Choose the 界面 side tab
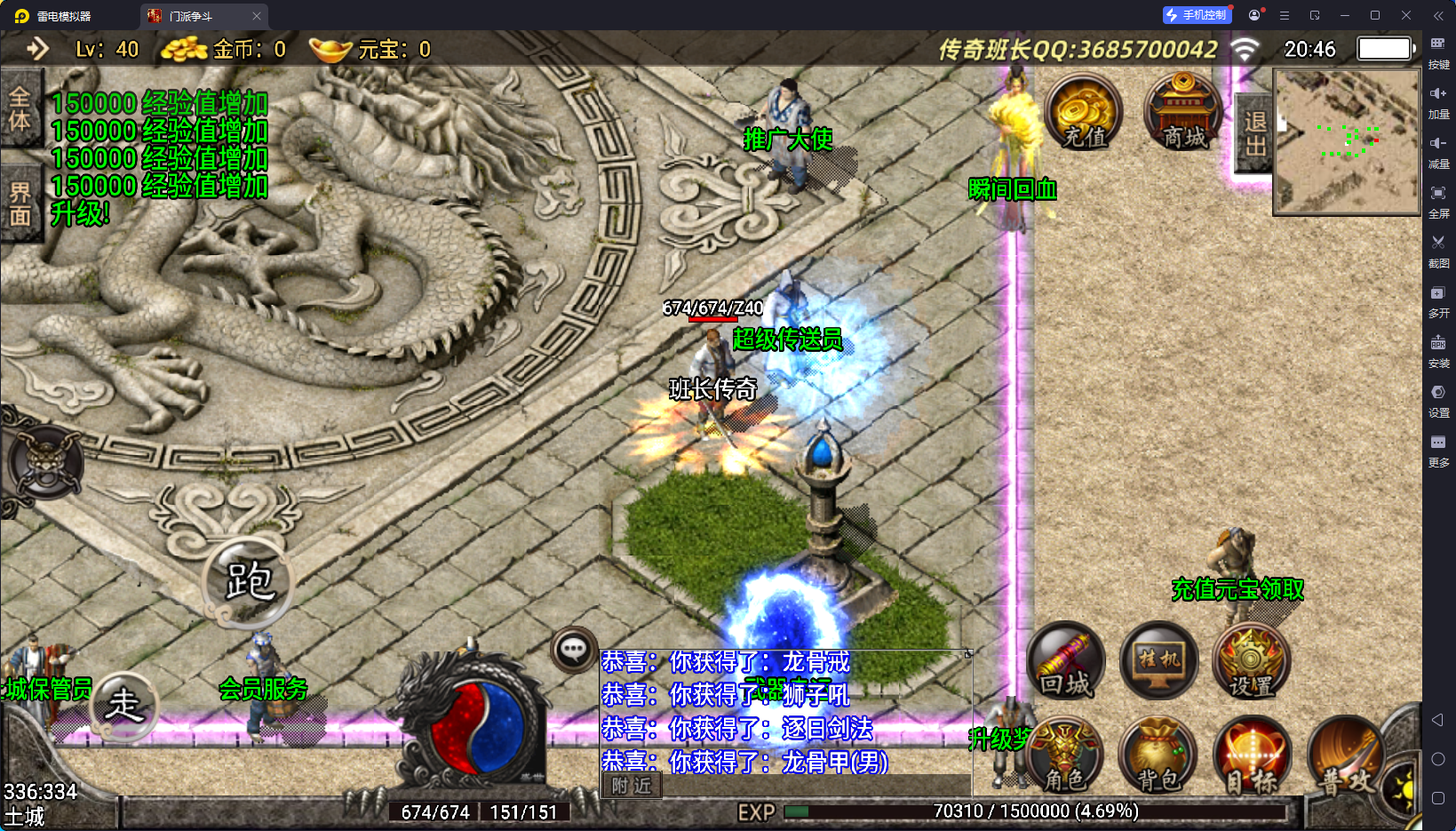This screenshot has width=1456, height=831. pos(20,204)
